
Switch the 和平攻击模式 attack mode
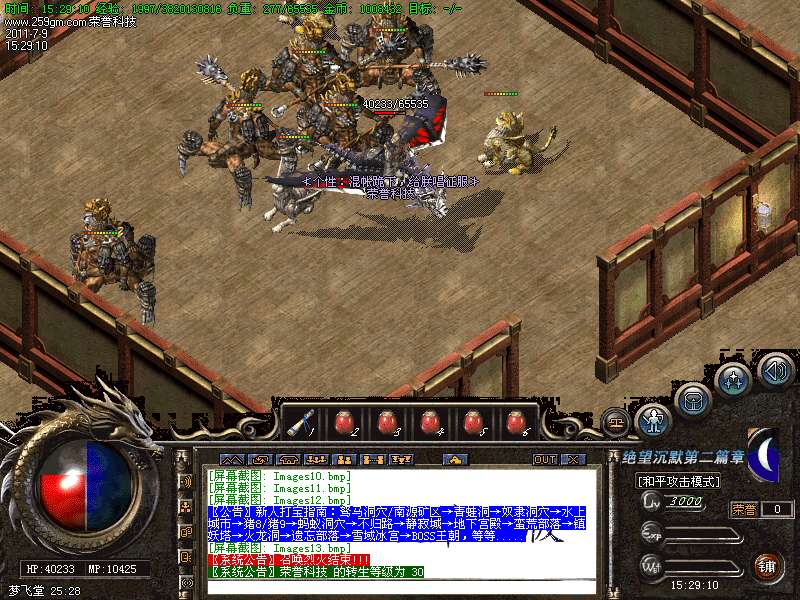click(678, 481)
